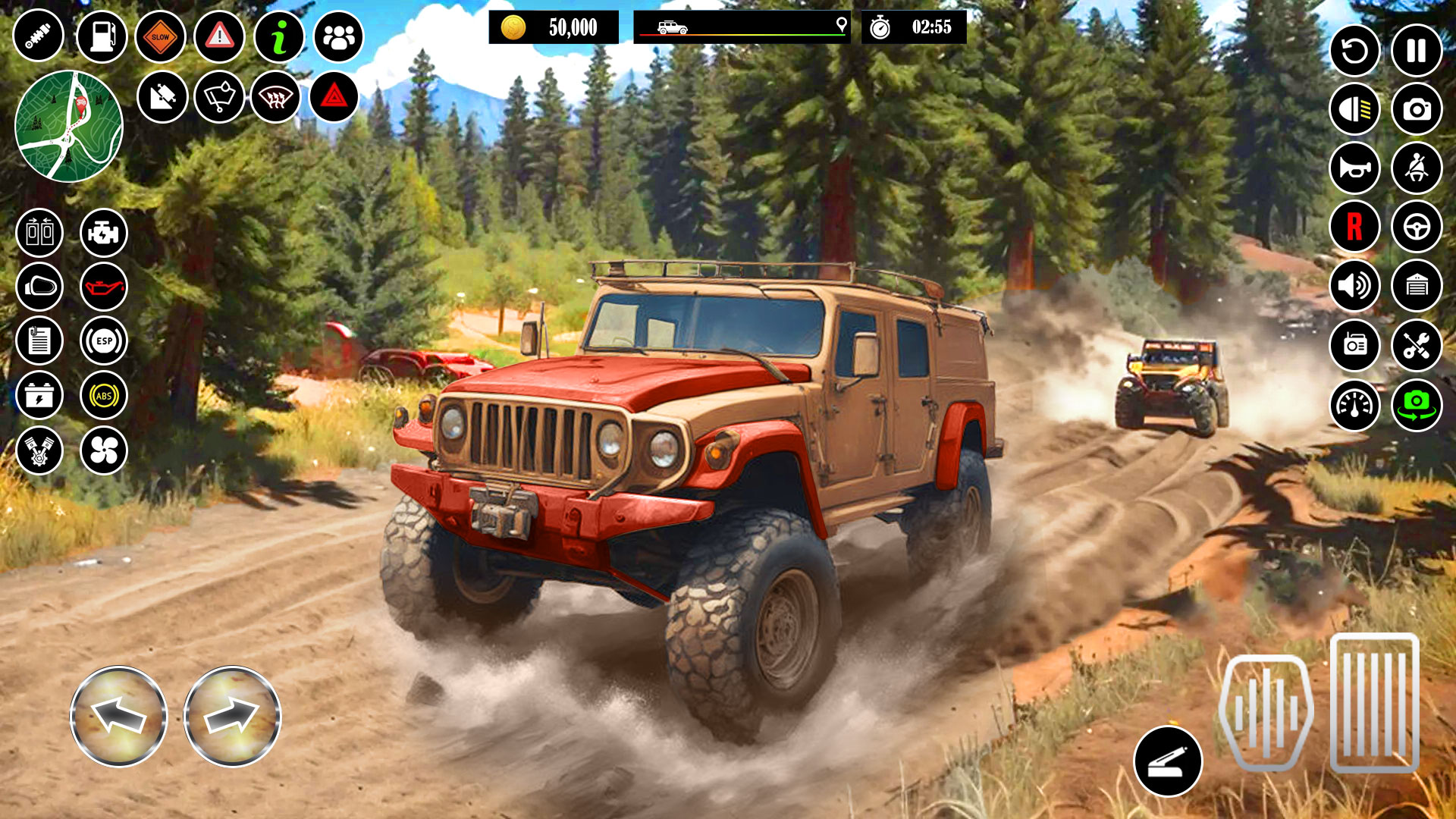Select the SLOW road sign icon
Viewport: 1456px width, 819px height.
159,34
